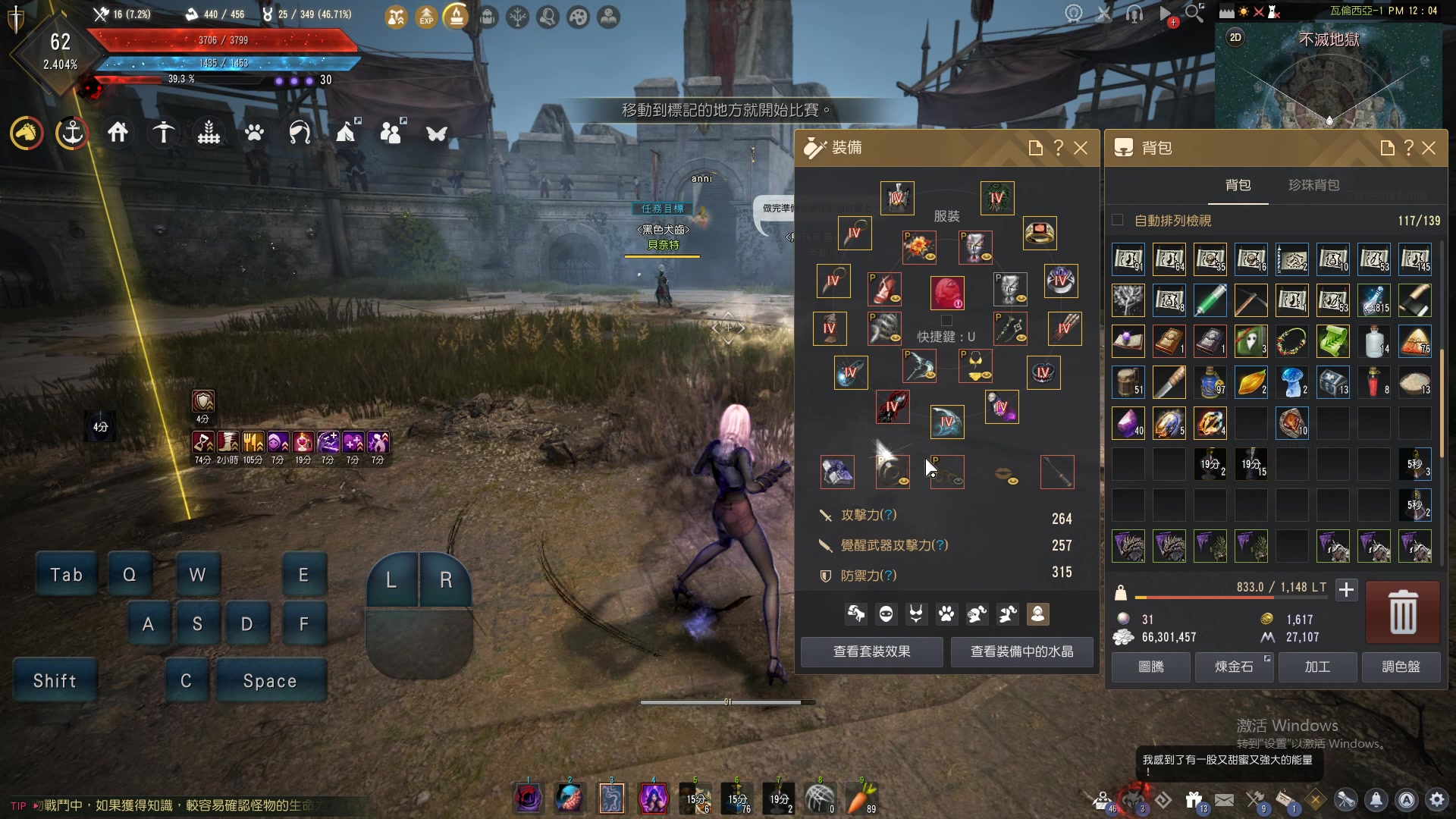Viewport: 1456px width, 819px height.
Task: Open the dye Palette button
Action: coord(1401,667)
